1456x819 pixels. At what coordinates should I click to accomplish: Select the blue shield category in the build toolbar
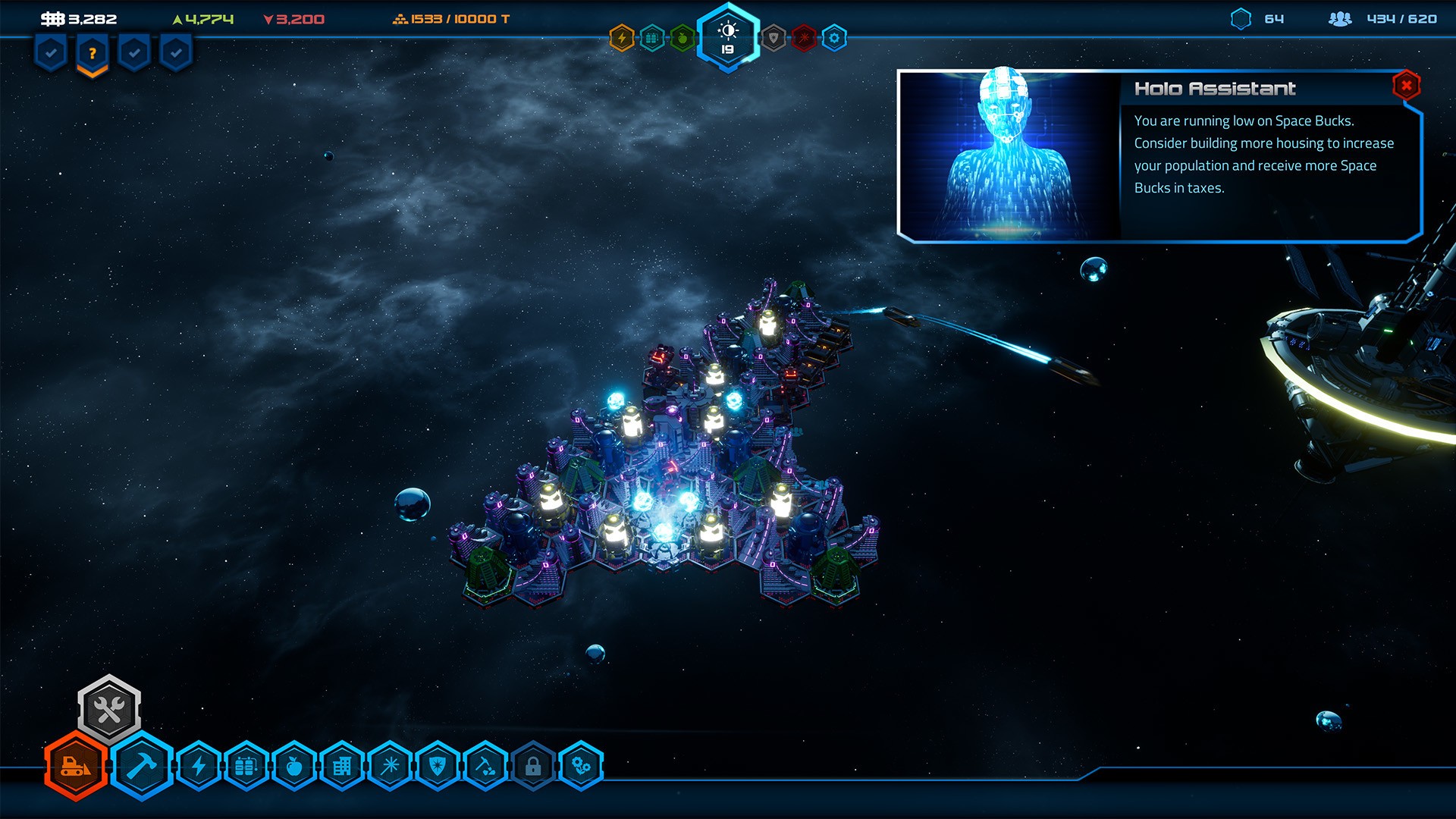tap(438, 767)
